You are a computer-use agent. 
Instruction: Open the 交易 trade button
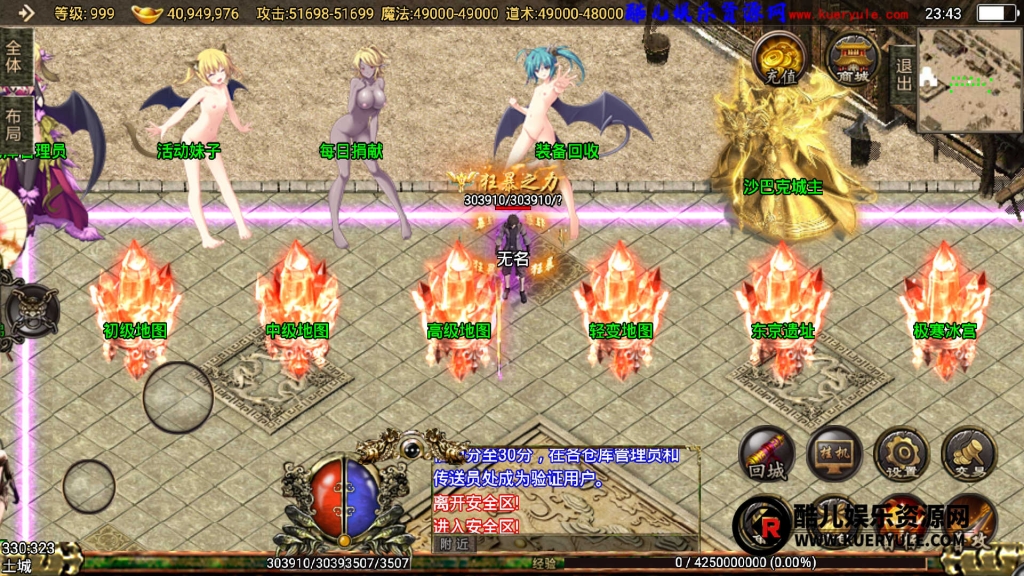[x=968, y=456]
